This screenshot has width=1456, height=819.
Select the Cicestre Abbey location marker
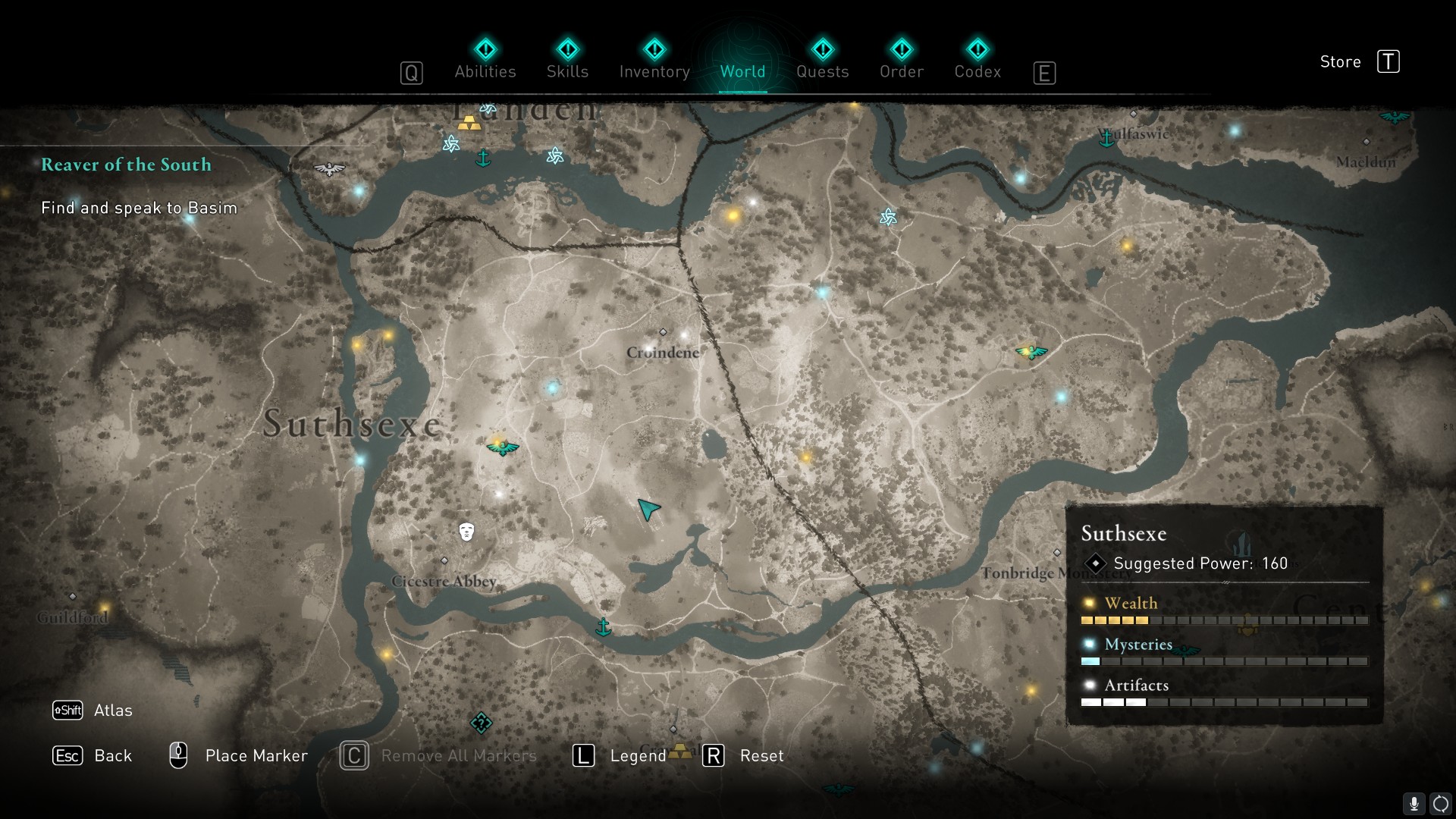tap(444, 561)
